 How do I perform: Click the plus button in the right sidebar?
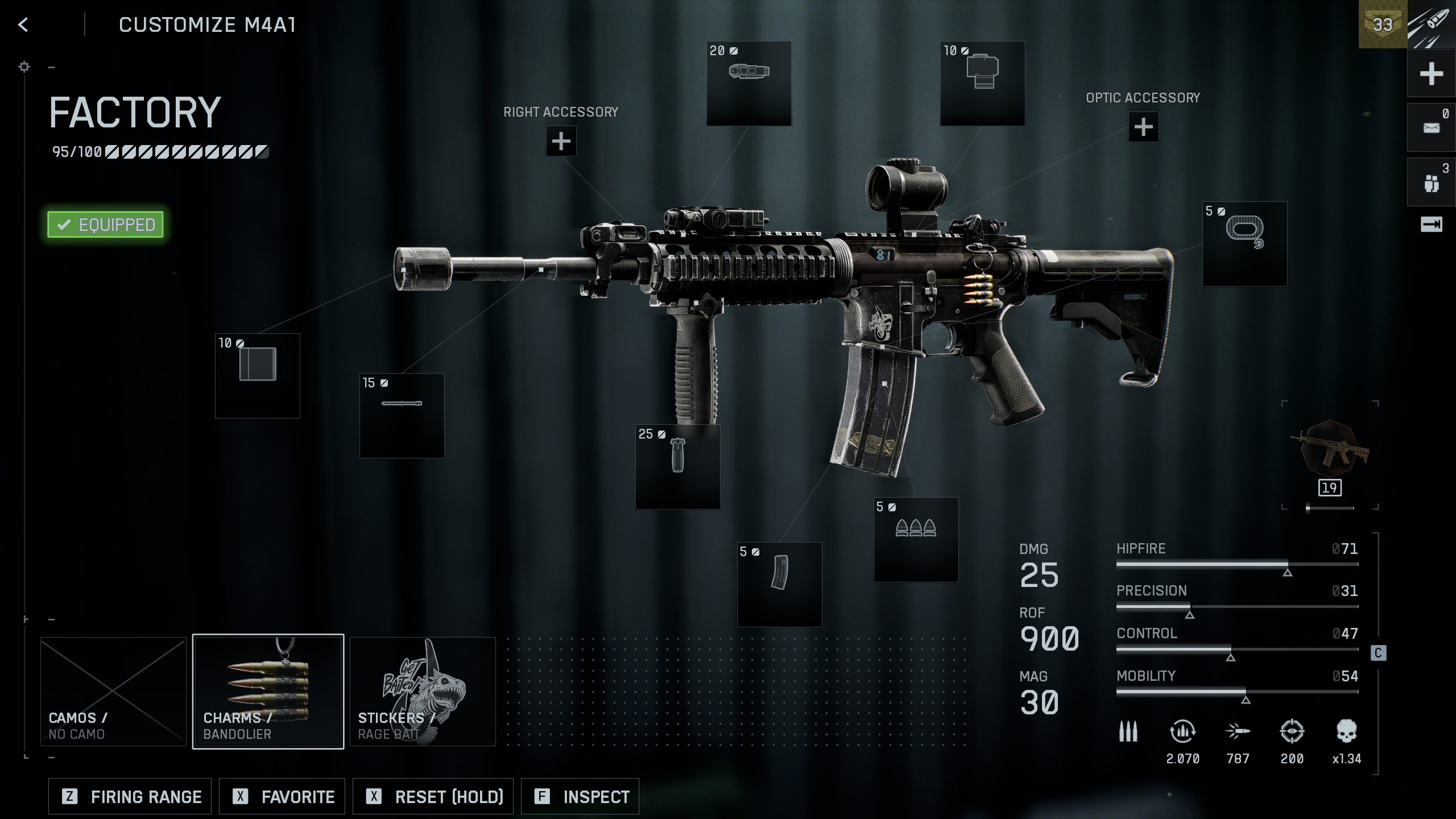1431,74
